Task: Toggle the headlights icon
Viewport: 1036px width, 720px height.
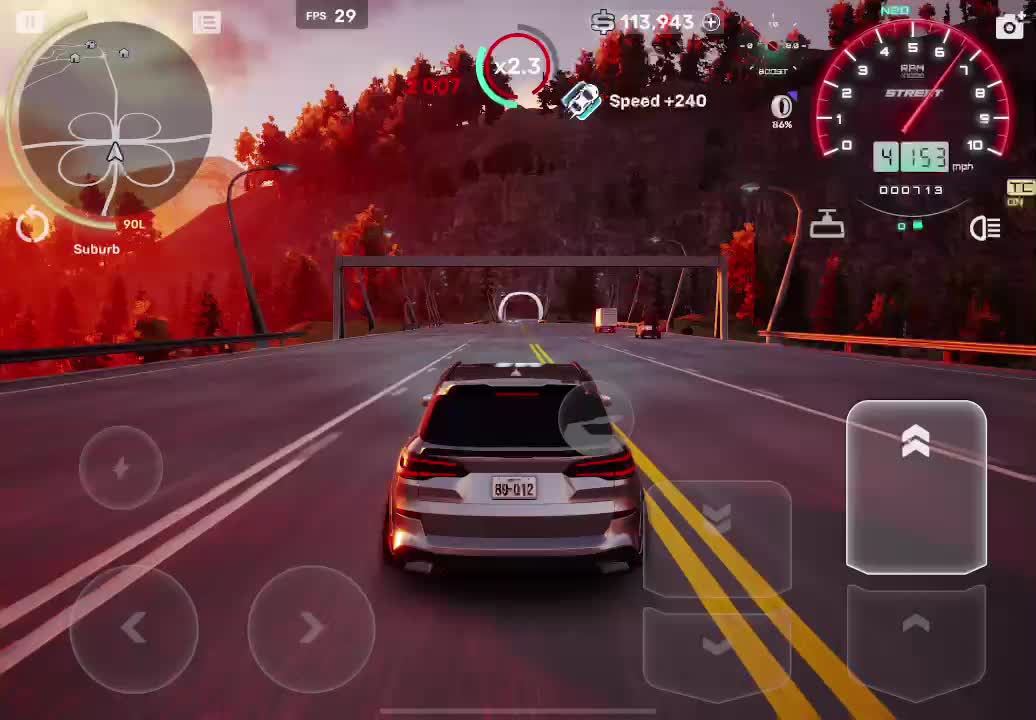Action: click(985, 229)
